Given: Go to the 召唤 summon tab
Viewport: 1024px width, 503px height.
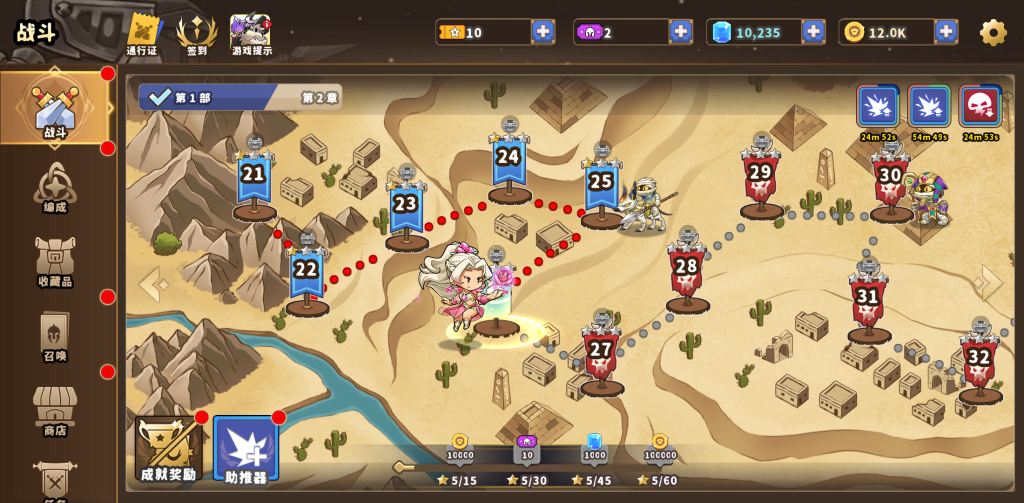Looking at the screenshot, I should click(55, 337).
